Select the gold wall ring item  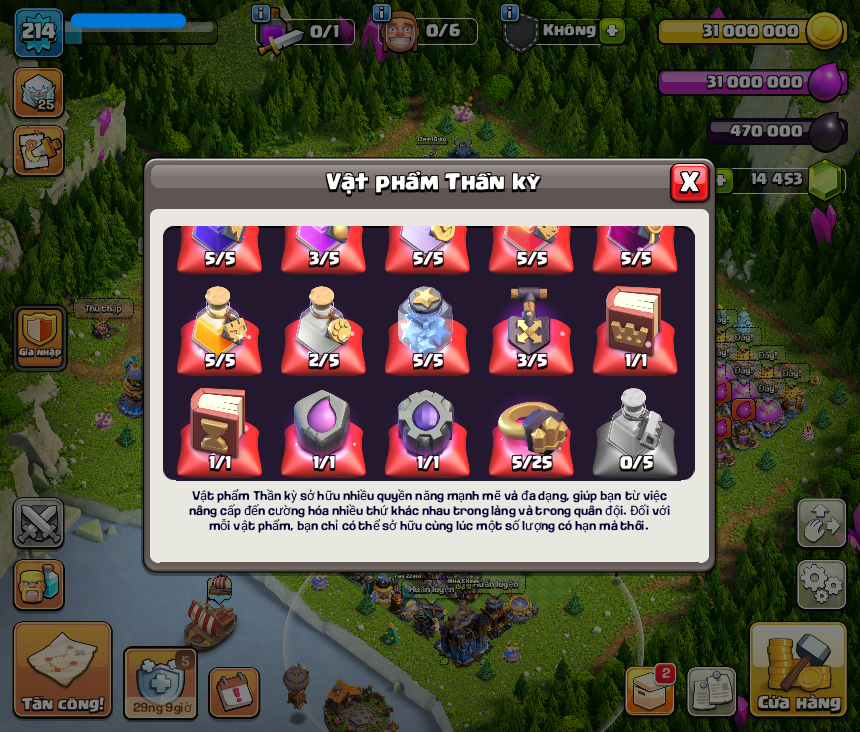[x=531, y=428]
